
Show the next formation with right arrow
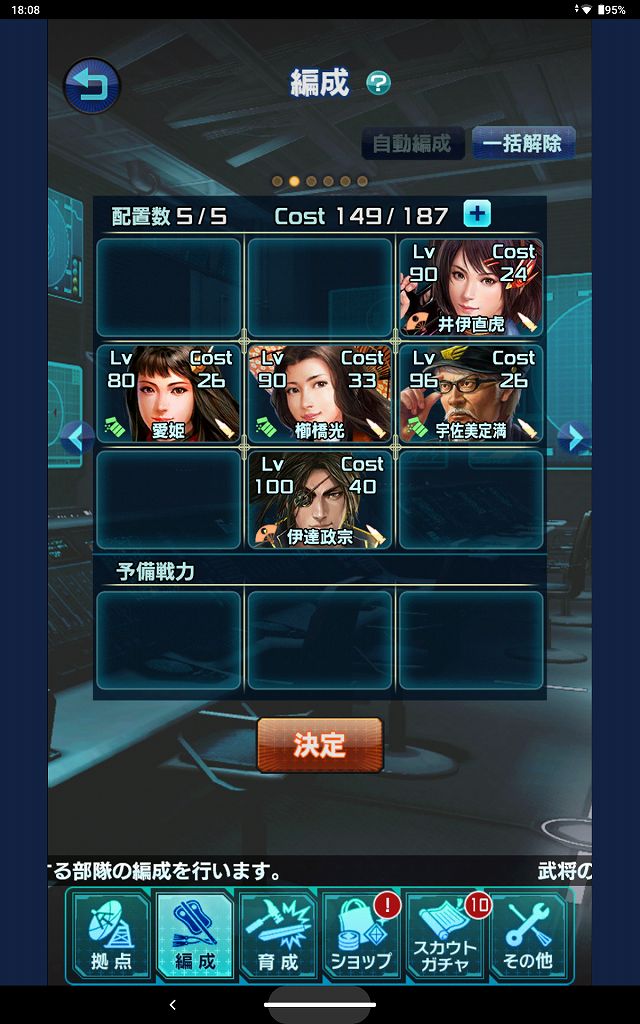coord(571,437)
